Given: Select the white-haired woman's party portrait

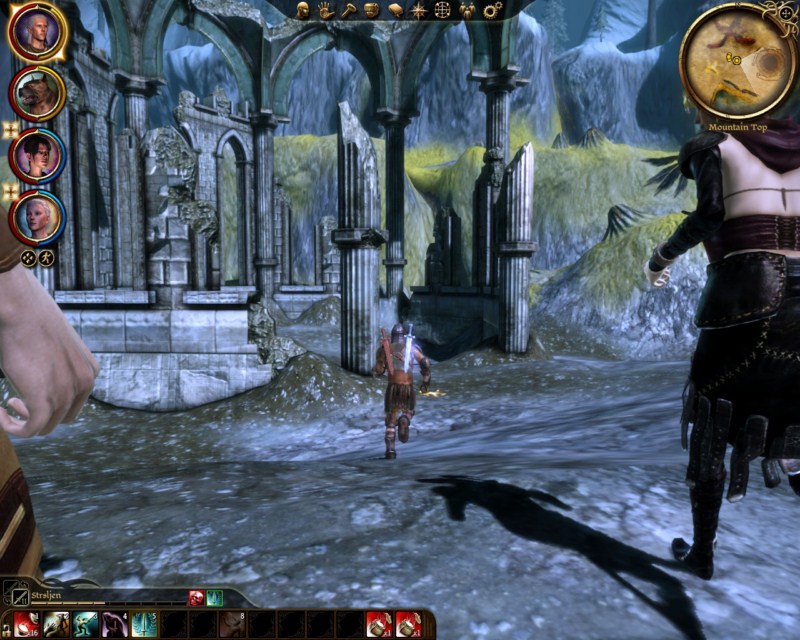Looking at the screenshot, I should [x=37, y=216].
